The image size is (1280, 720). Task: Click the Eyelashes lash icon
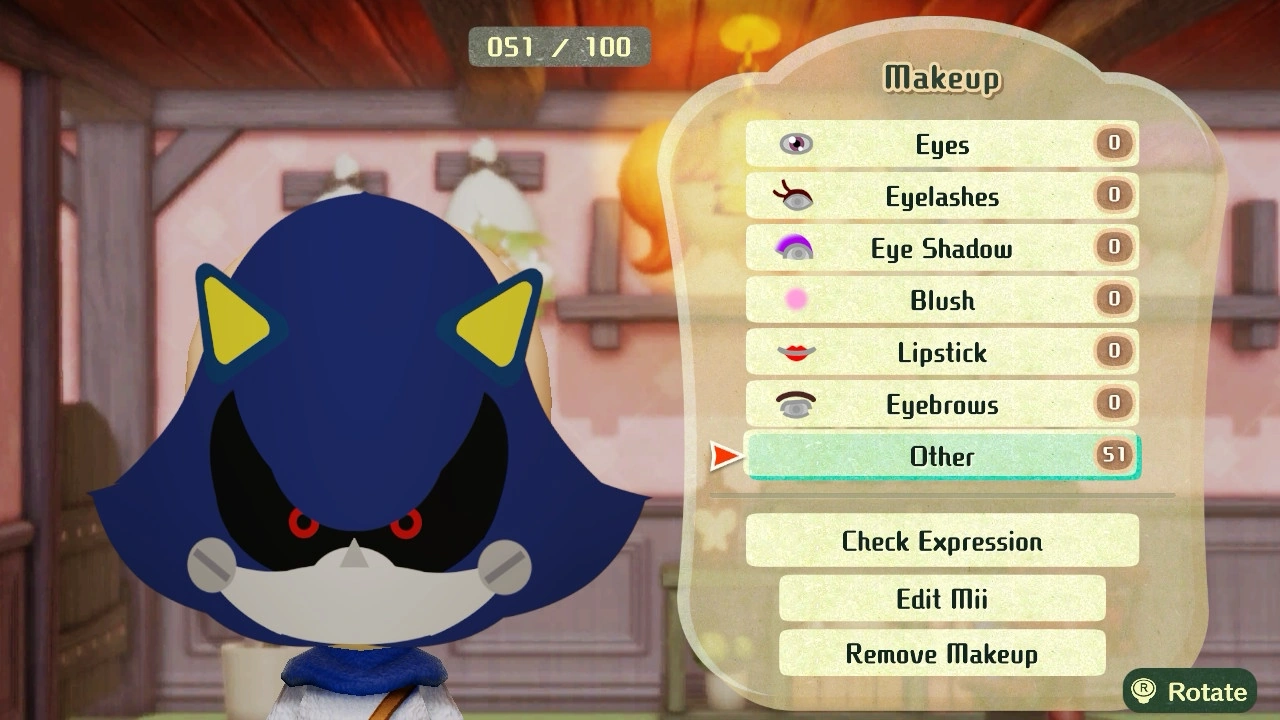(795, 196)
